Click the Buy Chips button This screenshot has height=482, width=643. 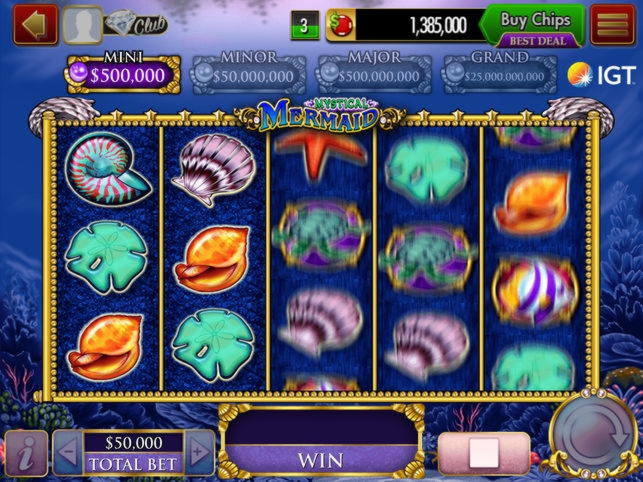click(532, 25)
